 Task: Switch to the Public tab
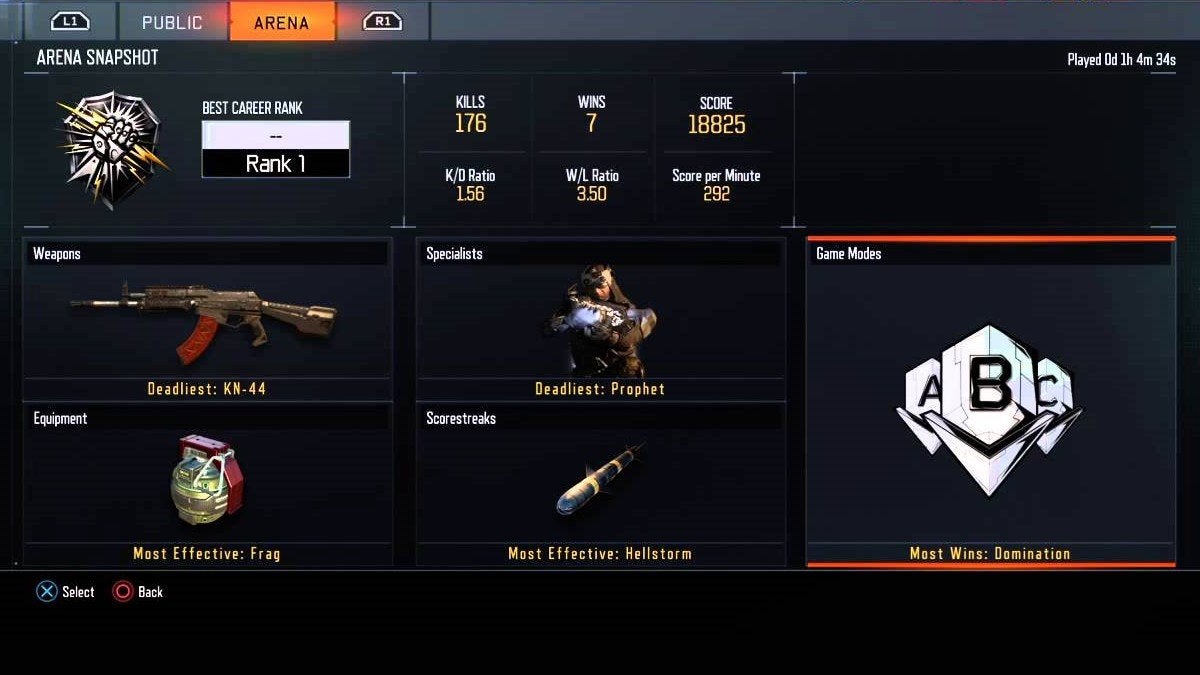point(172,22)
